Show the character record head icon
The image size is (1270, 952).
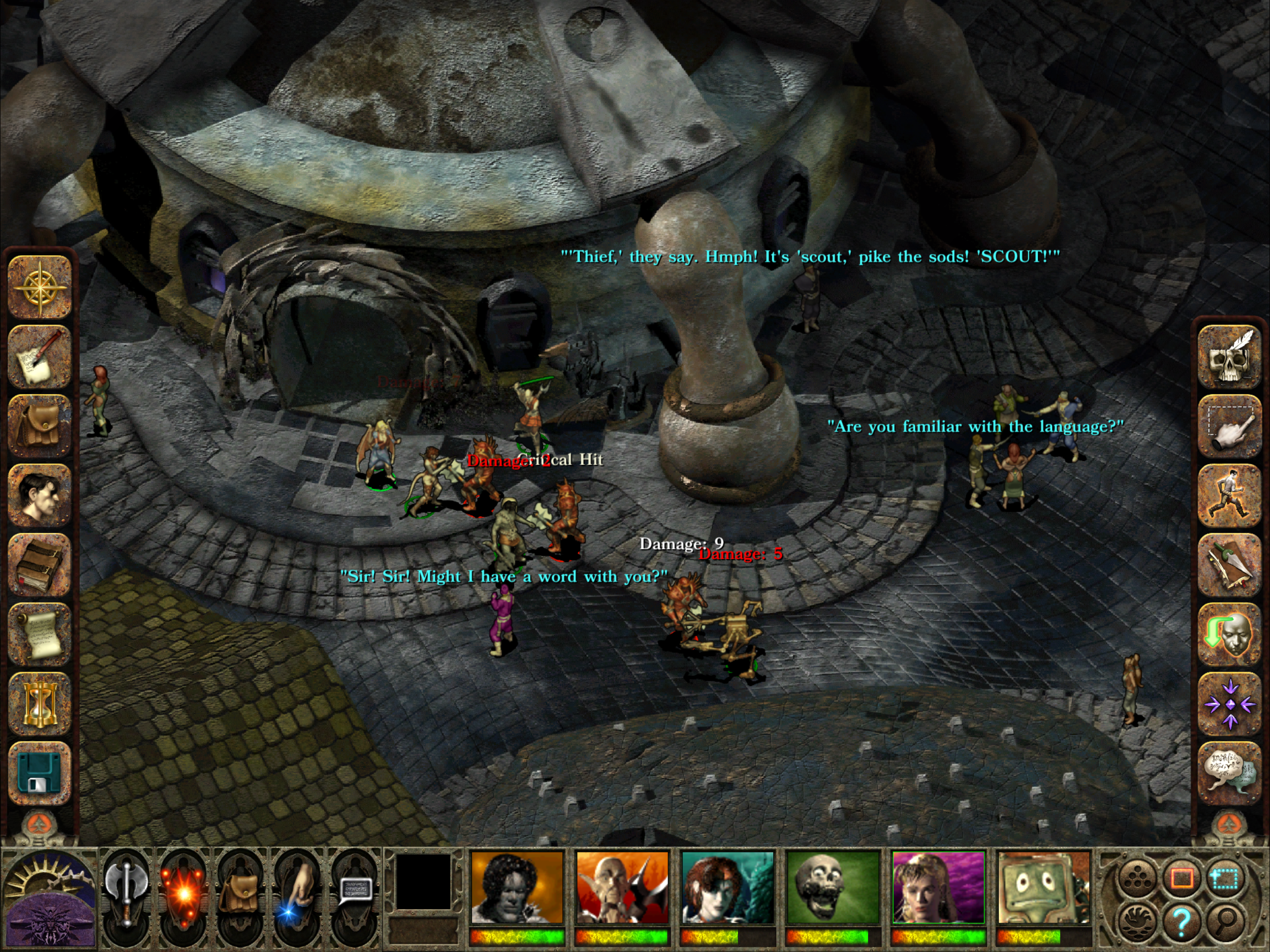[x=39, y=496]
